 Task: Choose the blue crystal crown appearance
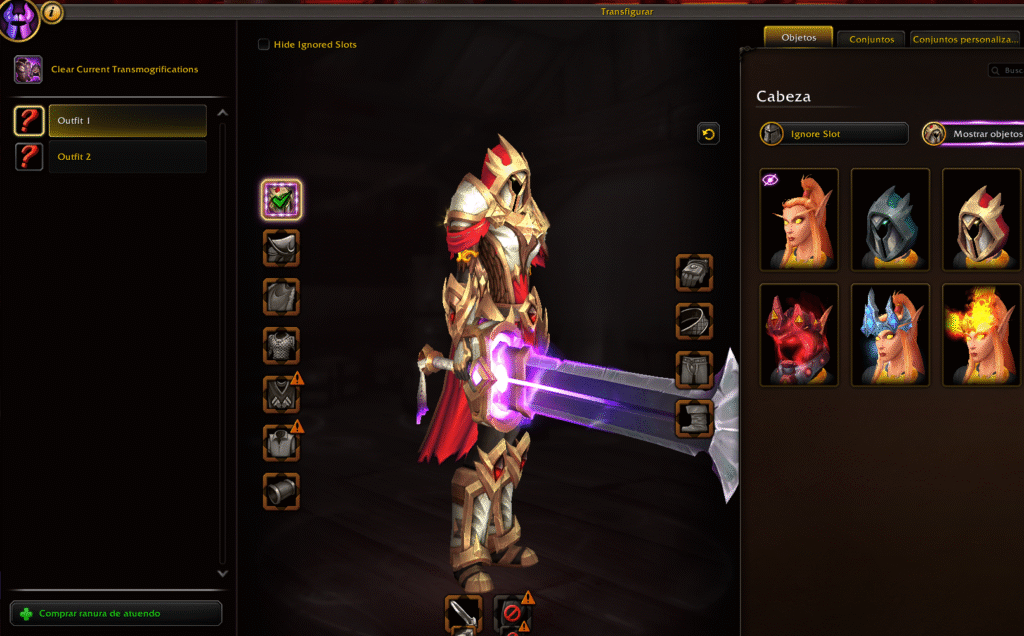[890, 335]
